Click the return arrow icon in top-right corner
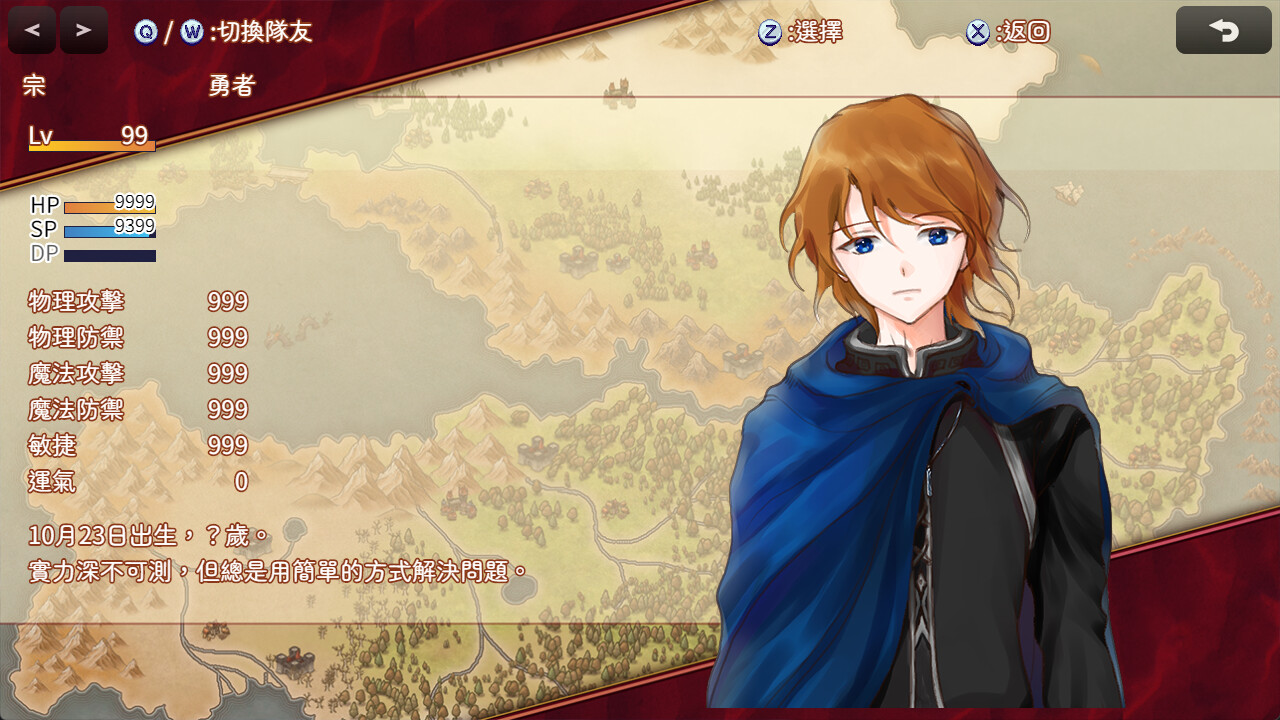Screen dimensions: 1280x720 coord(1223,30)
